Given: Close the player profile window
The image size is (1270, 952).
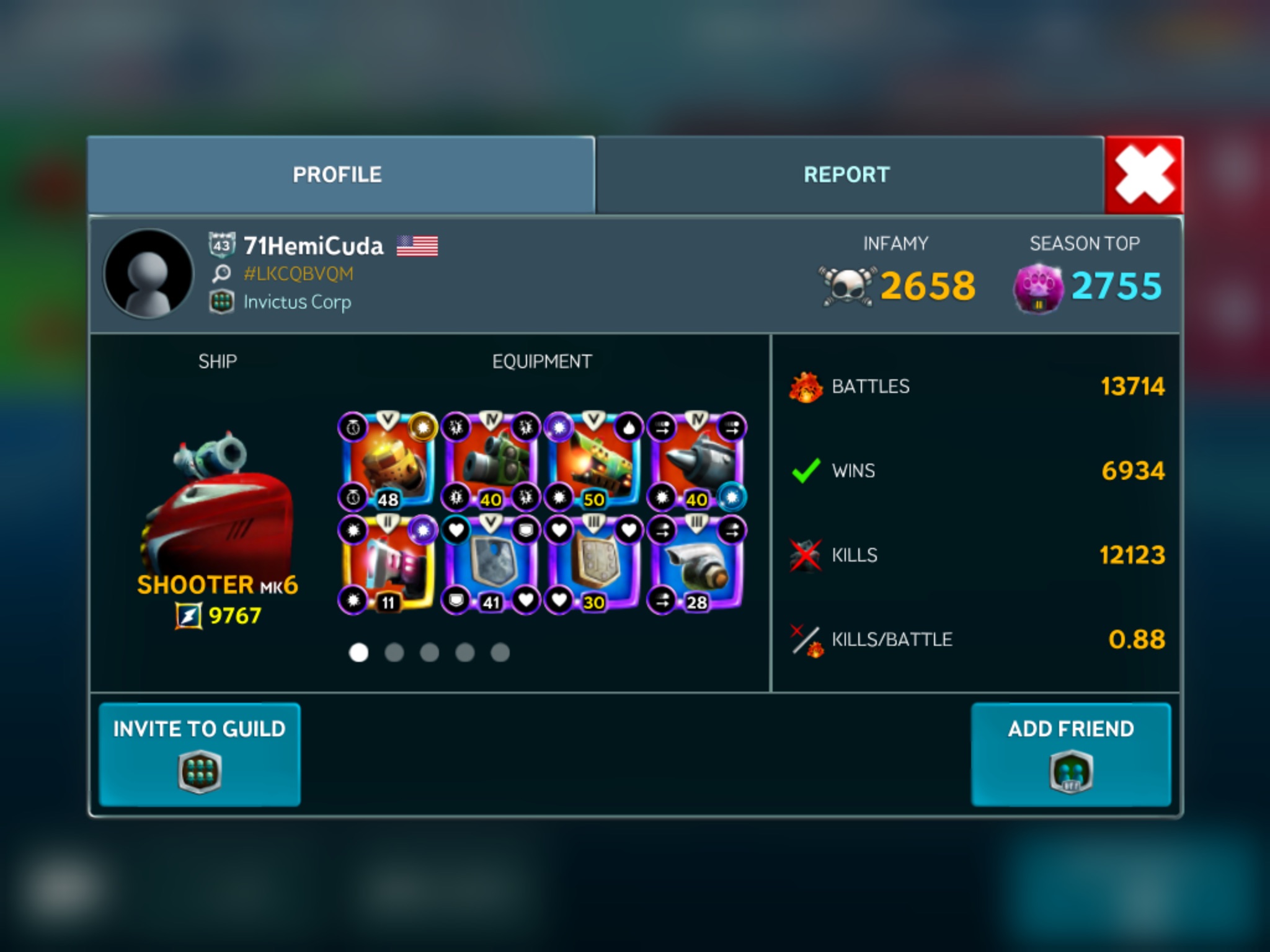Looking at the screenshot, I should [1144, 175].
